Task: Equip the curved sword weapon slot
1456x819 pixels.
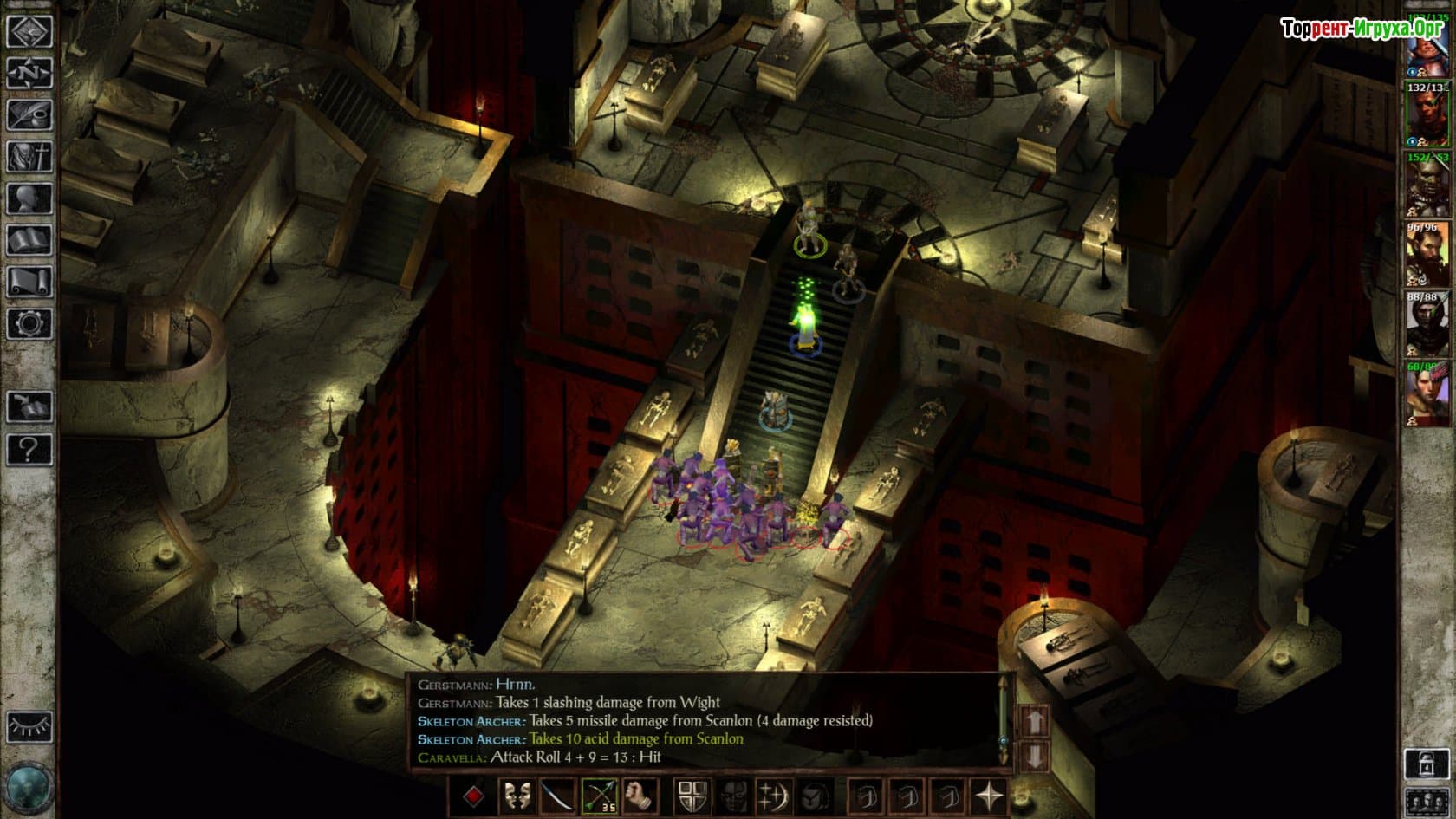Action: [559, 796]
